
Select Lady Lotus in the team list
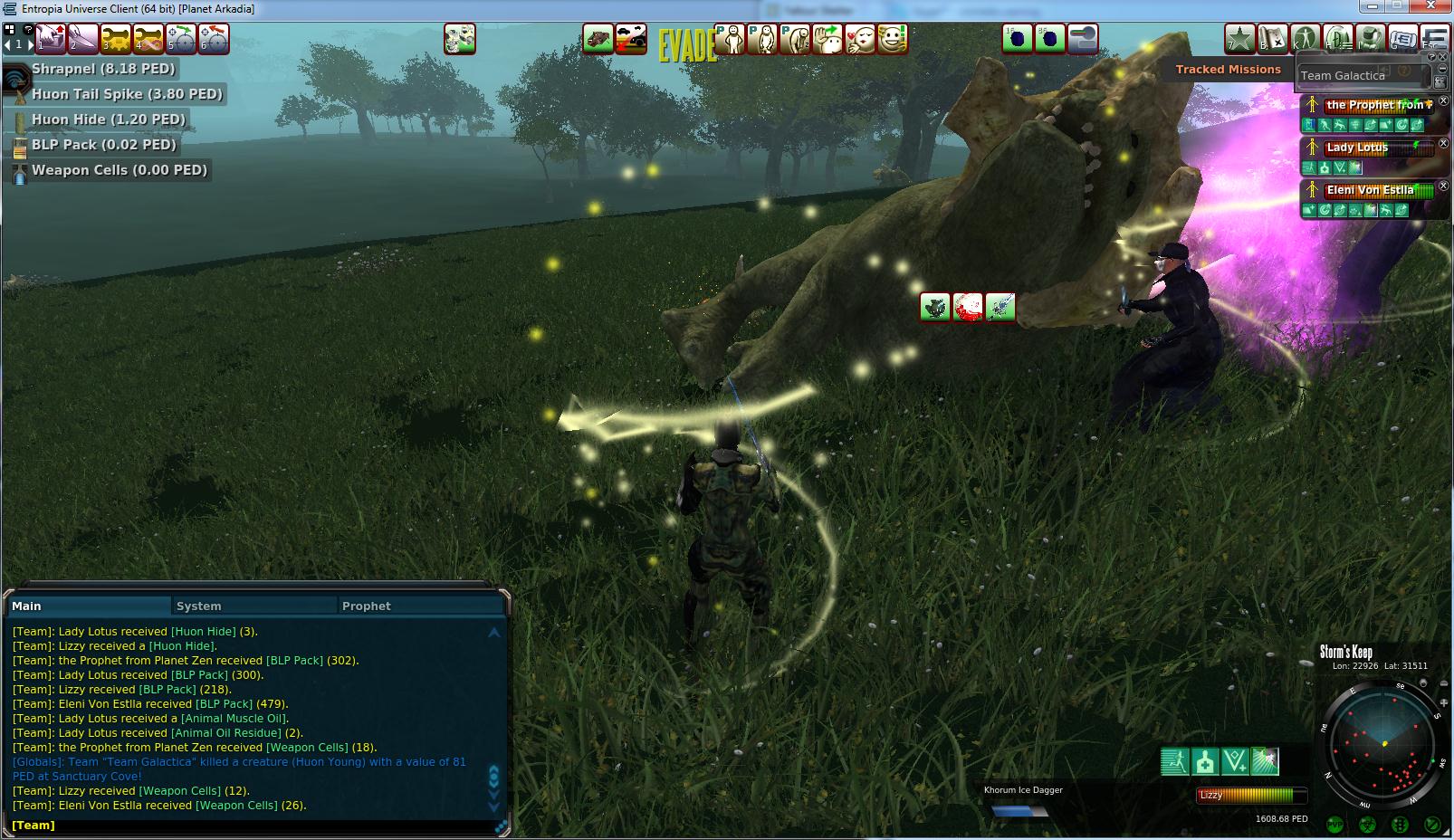coord(1367,148)
